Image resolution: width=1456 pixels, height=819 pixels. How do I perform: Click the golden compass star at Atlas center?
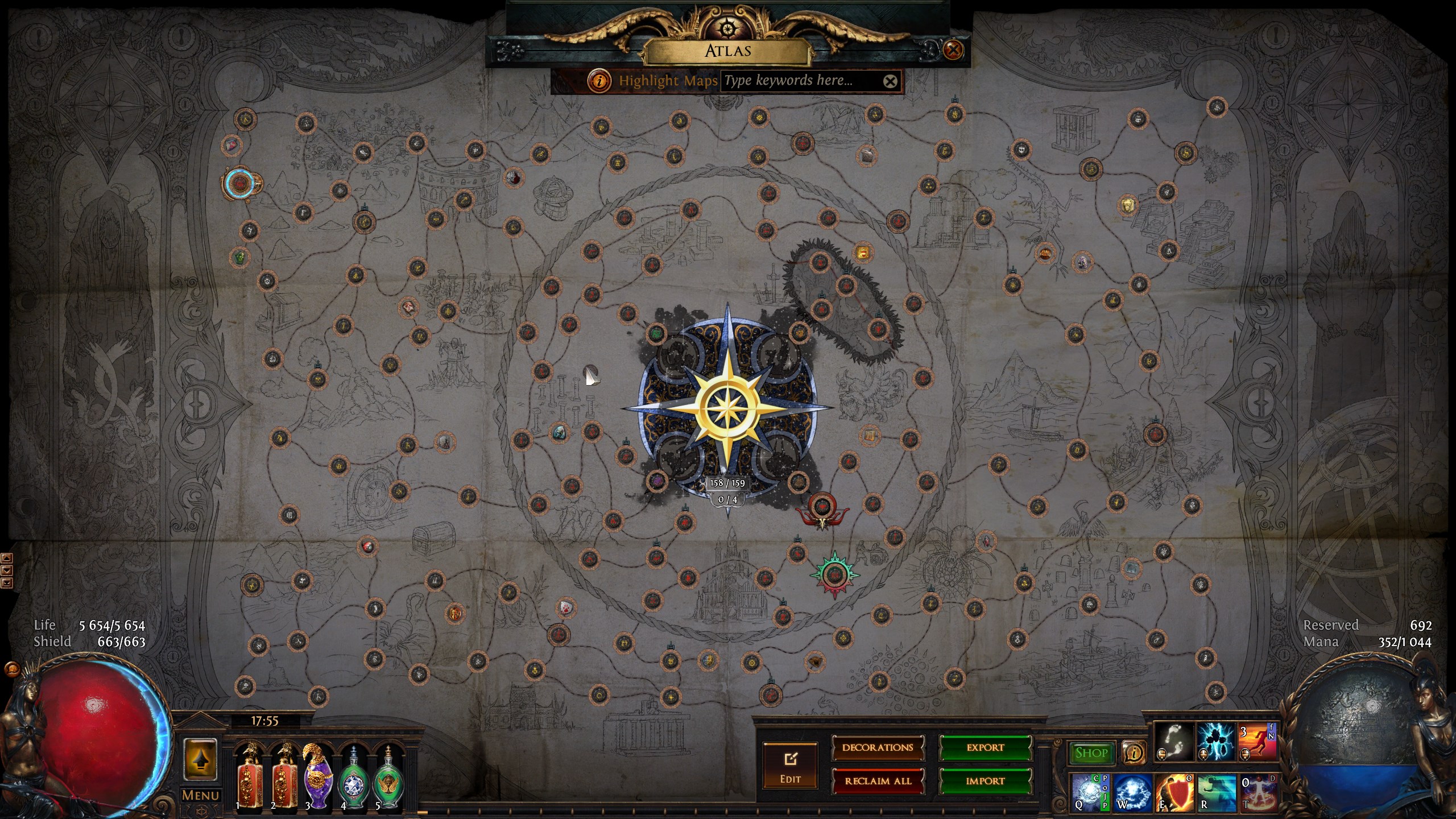pyautogui.click(x=728, y=407)
